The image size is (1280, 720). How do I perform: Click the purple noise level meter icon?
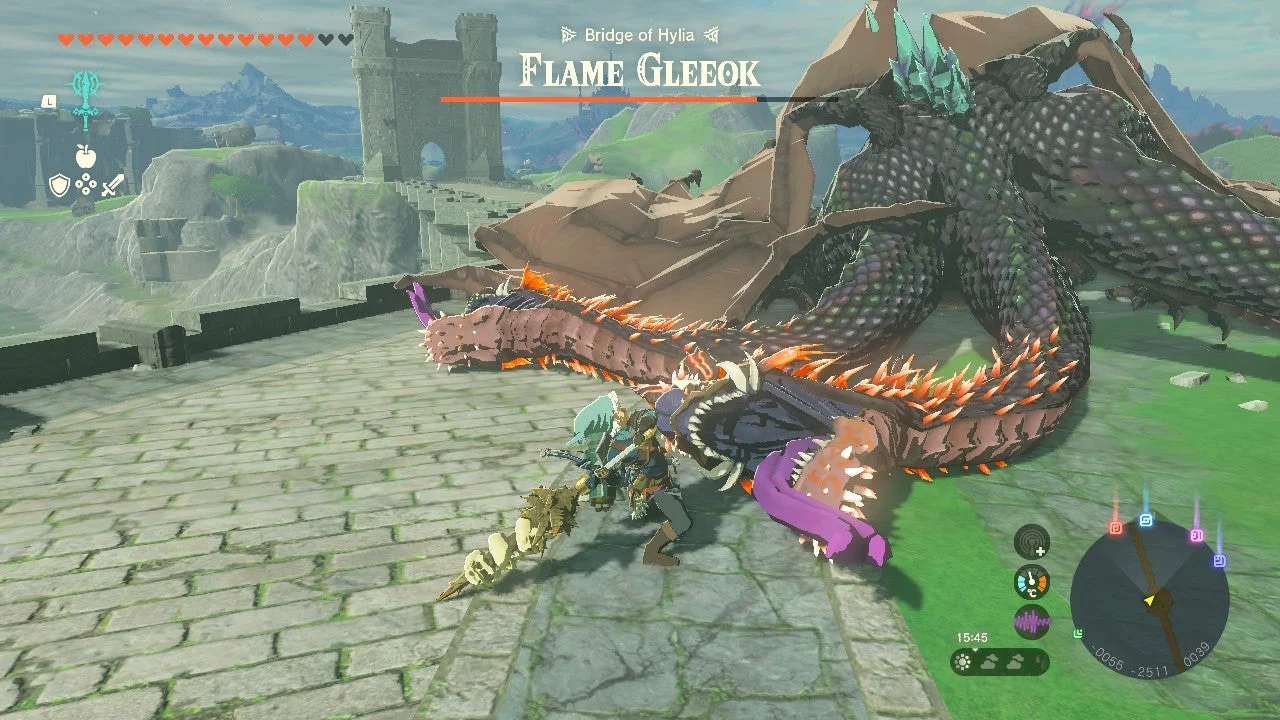(x=1032, y=620)
